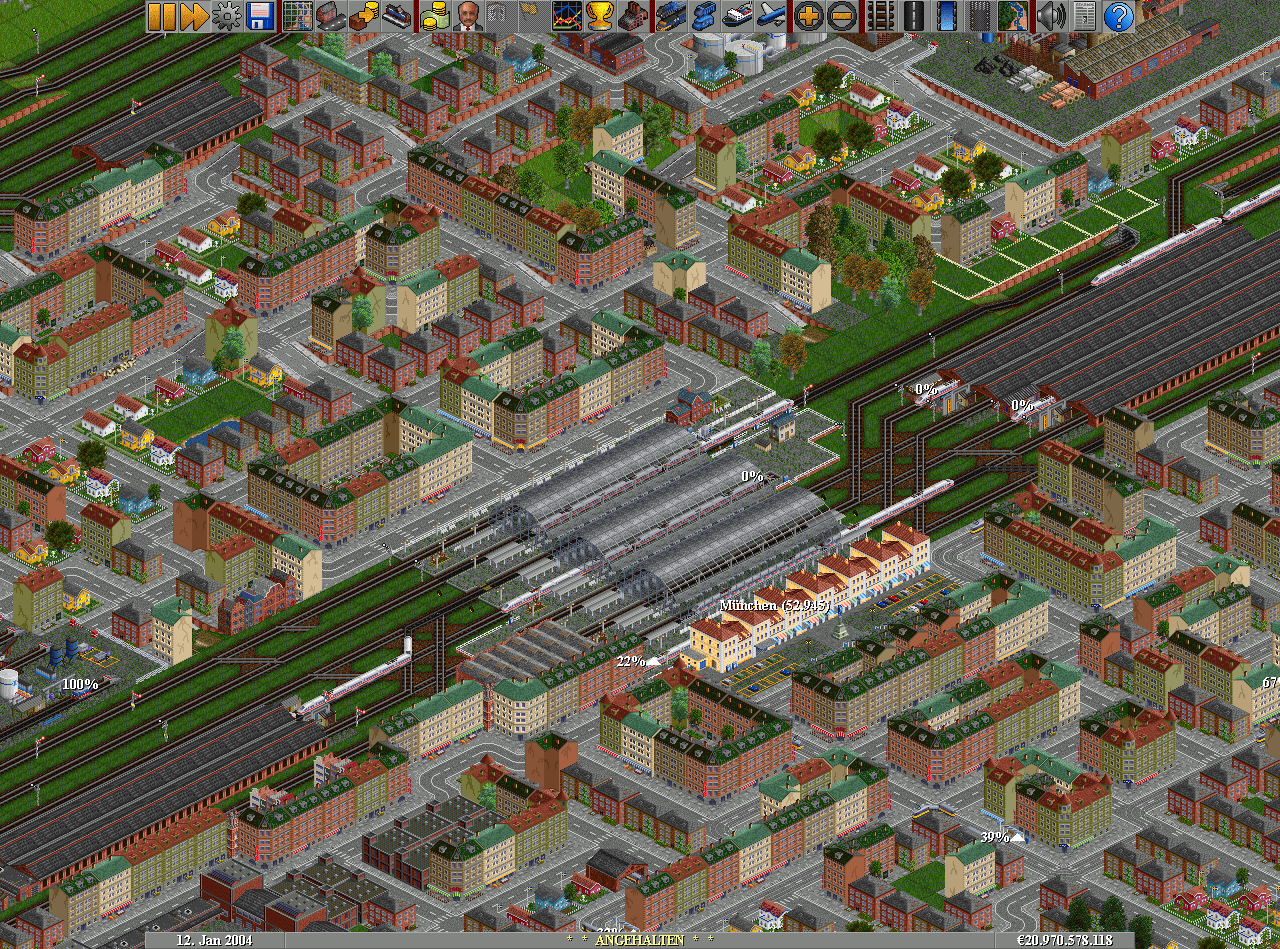Show the world map menu

[x=298, y=16]
